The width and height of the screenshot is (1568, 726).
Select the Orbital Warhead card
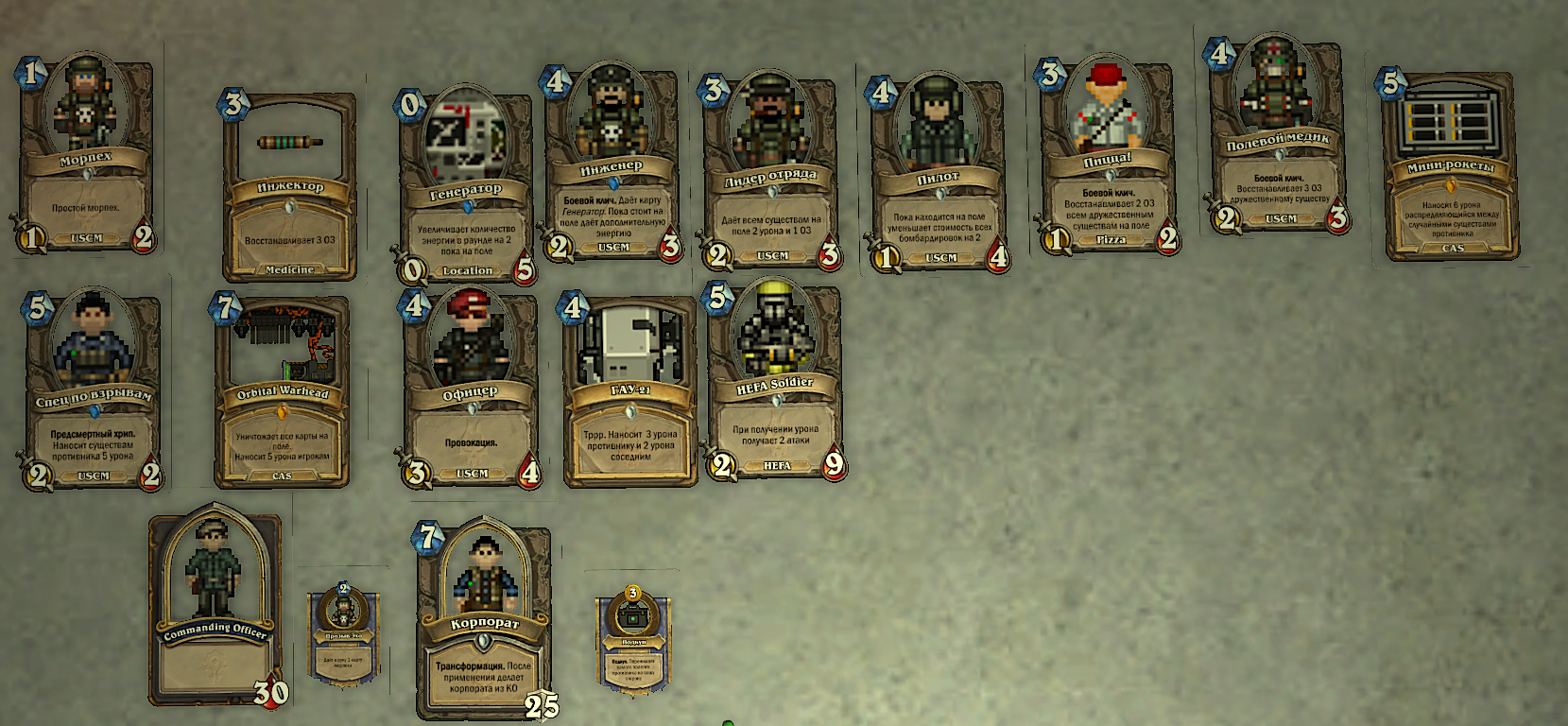282,391
